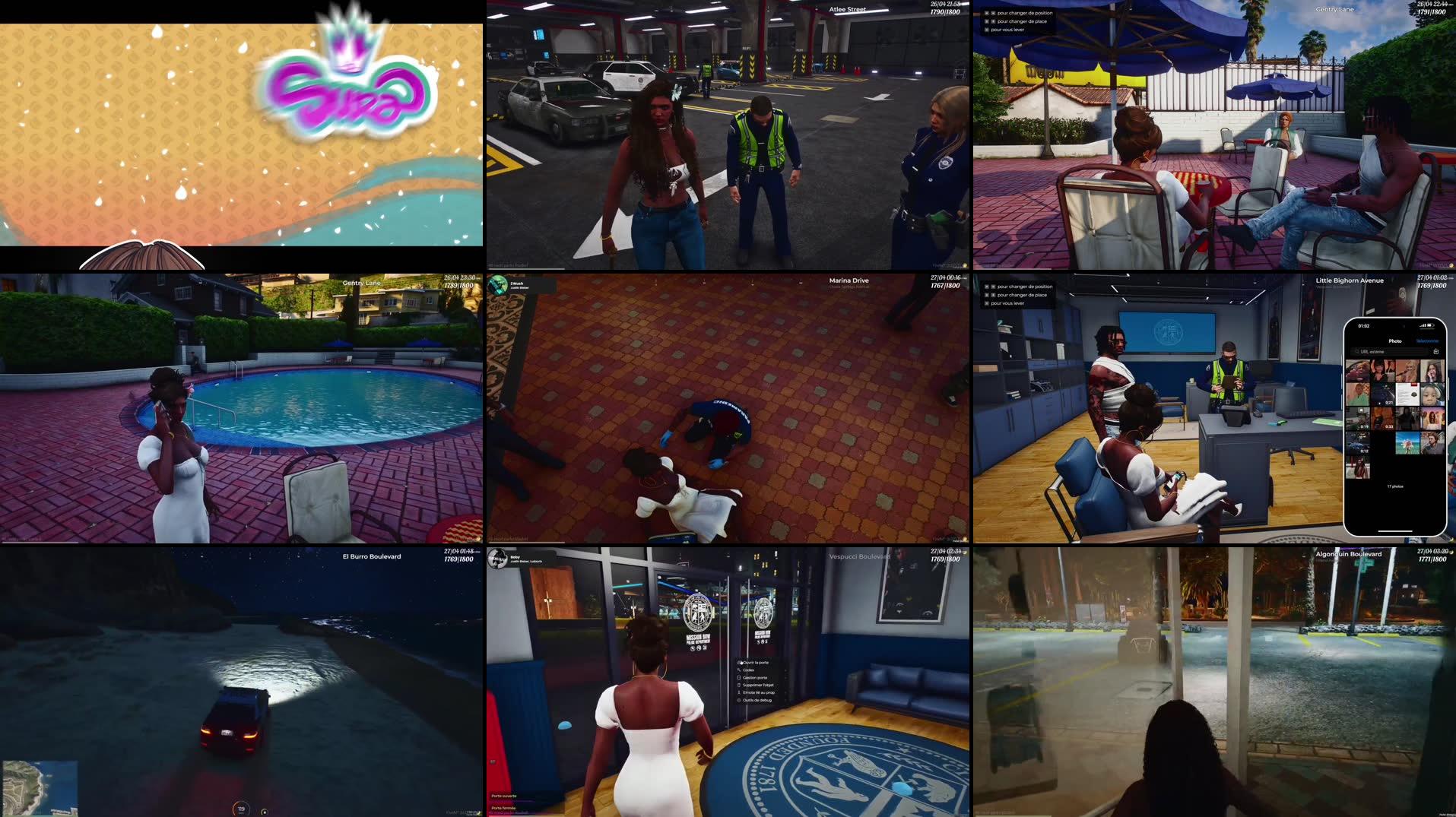Click the gear icon next to Outils de debug
Image resolution: width=1456 pixels, height=817 pixels.
click(x=739, y=700)
